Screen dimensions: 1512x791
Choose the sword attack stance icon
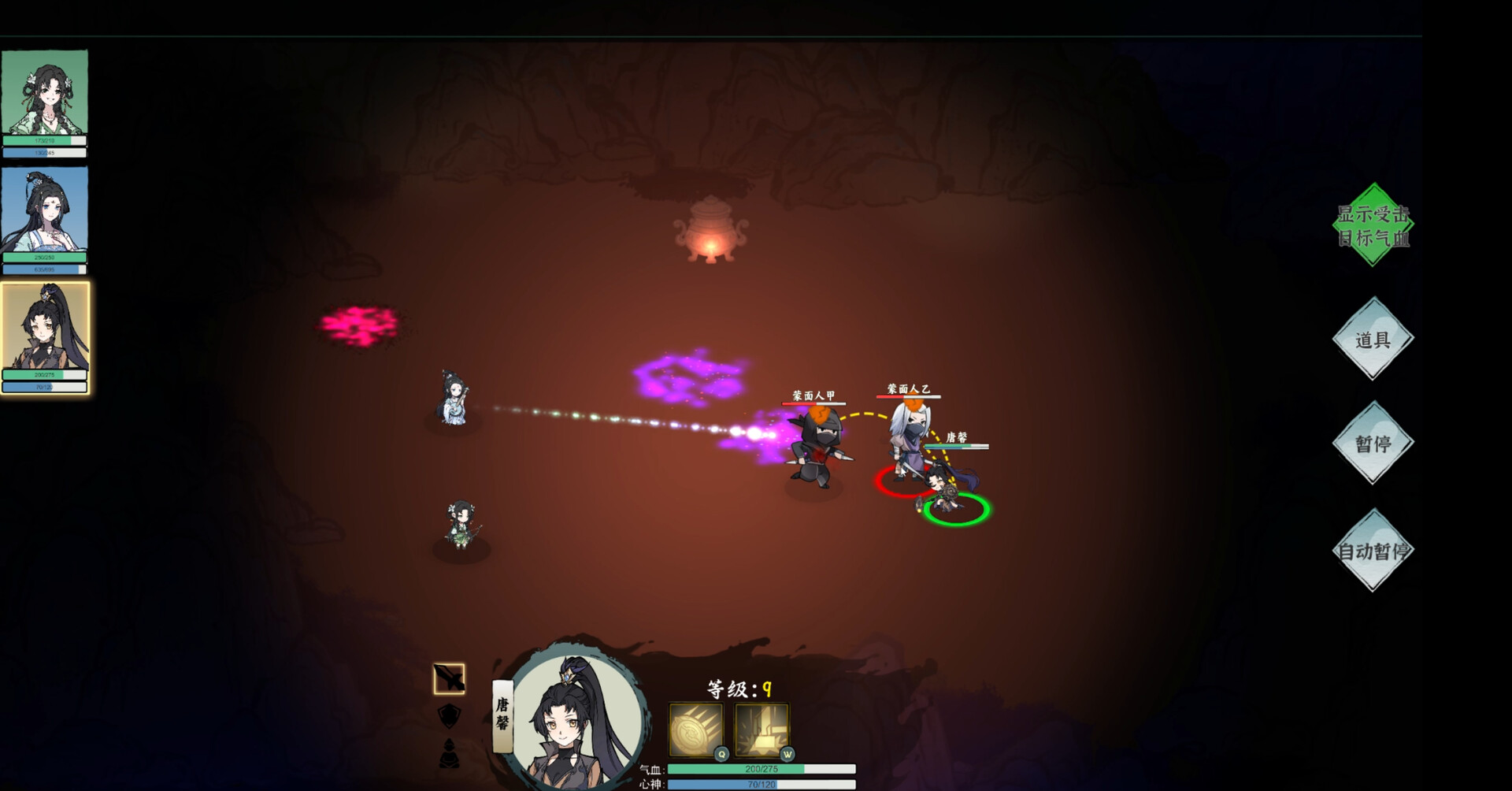click(449, 678)
